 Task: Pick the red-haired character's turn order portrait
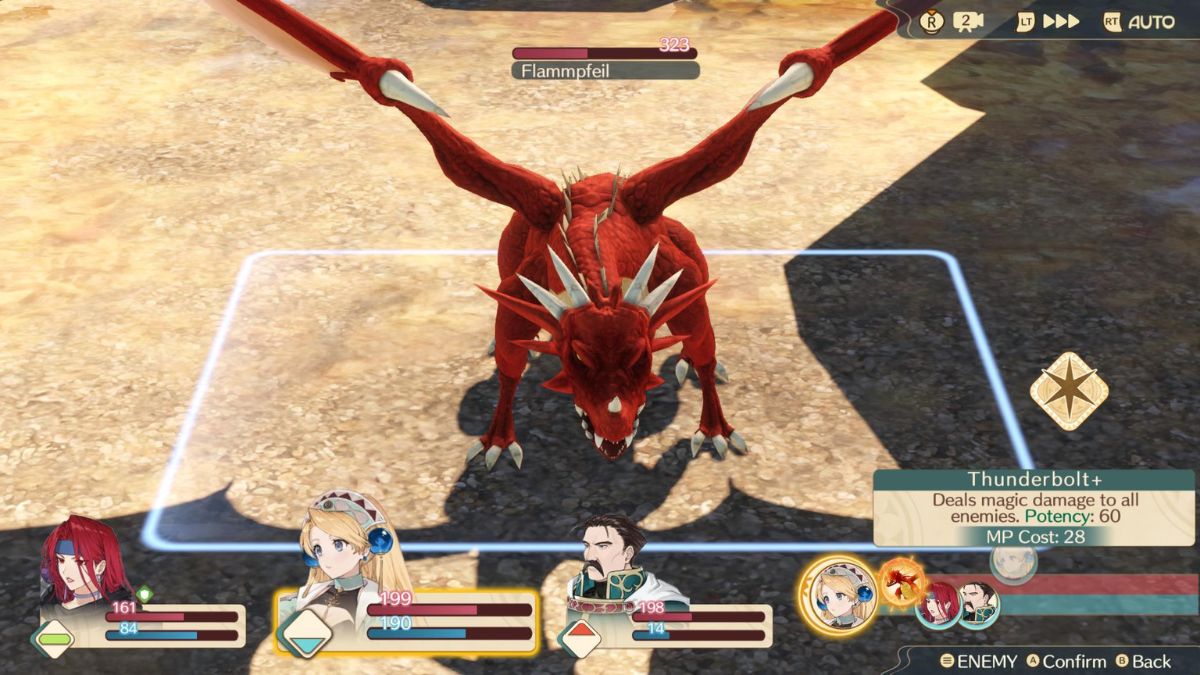coord(939,605)
